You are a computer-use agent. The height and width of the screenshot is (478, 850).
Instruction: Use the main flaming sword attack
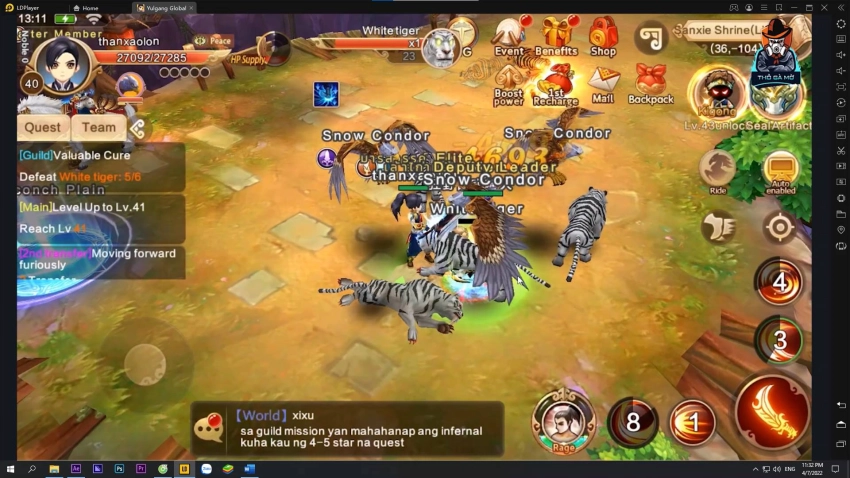point(773,411)
